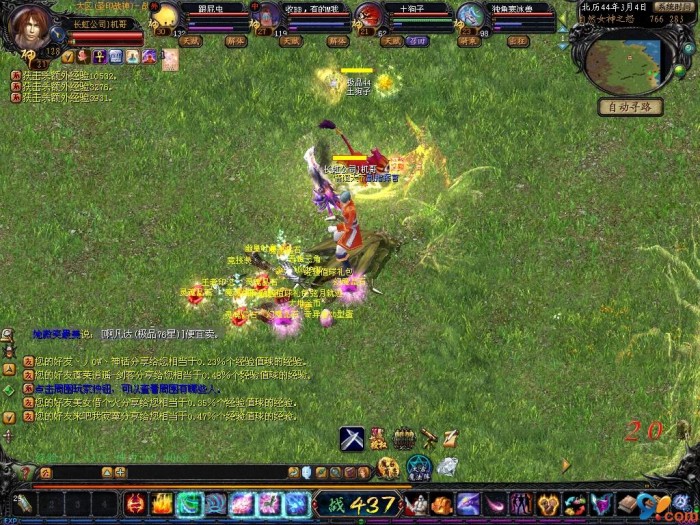700x525 pixels.
Task: Open the scroll and quill icon
Action: tap(452, 438)
